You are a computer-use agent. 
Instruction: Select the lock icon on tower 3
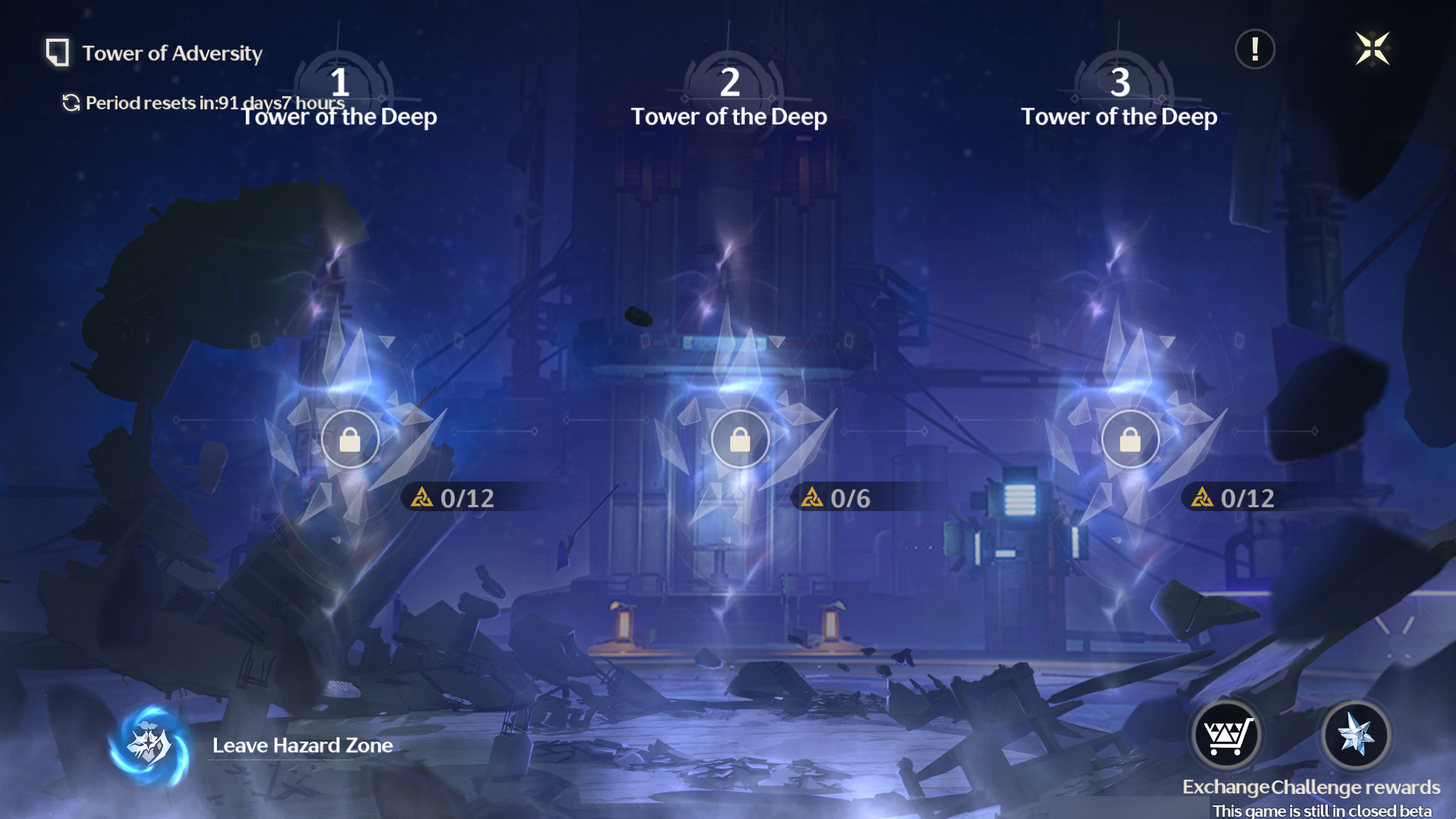tap(1130, 440)
